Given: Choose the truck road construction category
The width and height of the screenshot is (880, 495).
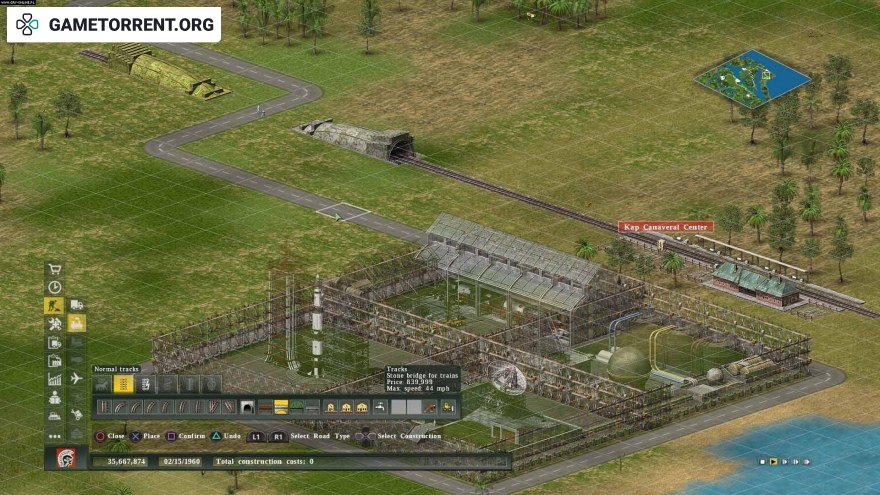Looking at the screenshot, I should tap(77, 305).
